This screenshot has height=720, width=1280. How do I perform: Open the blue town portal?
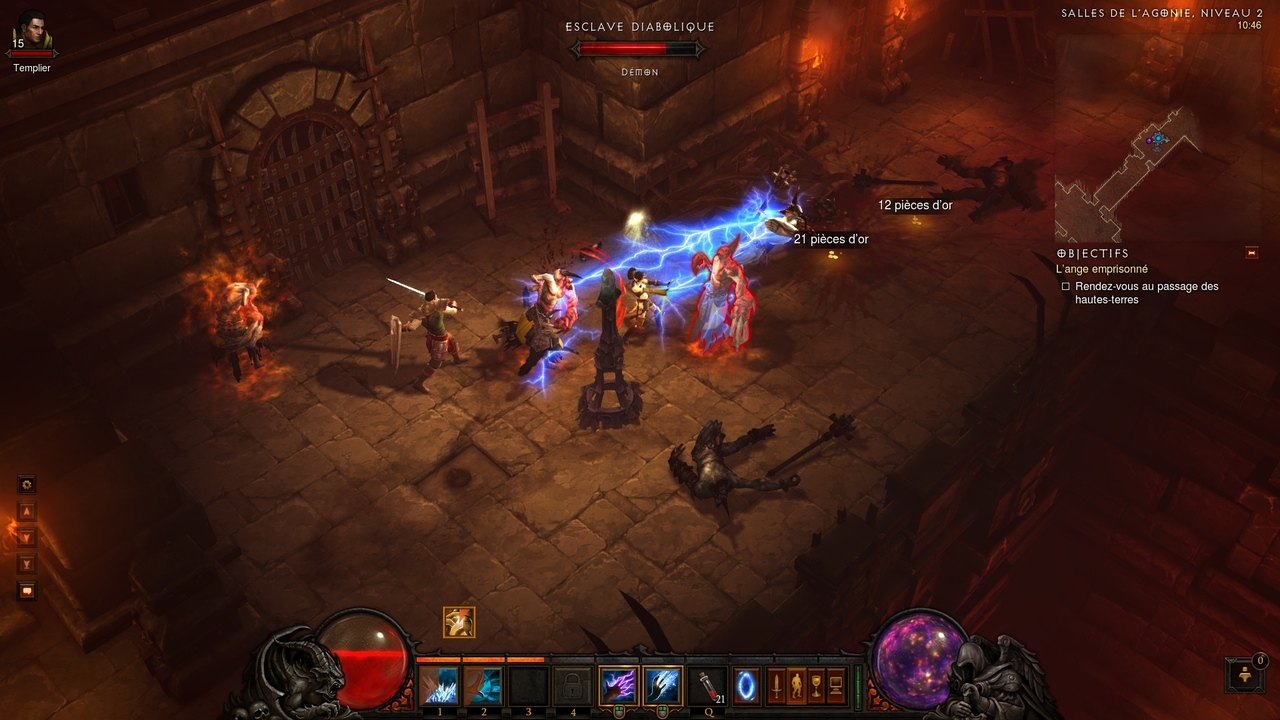(746, 686)
